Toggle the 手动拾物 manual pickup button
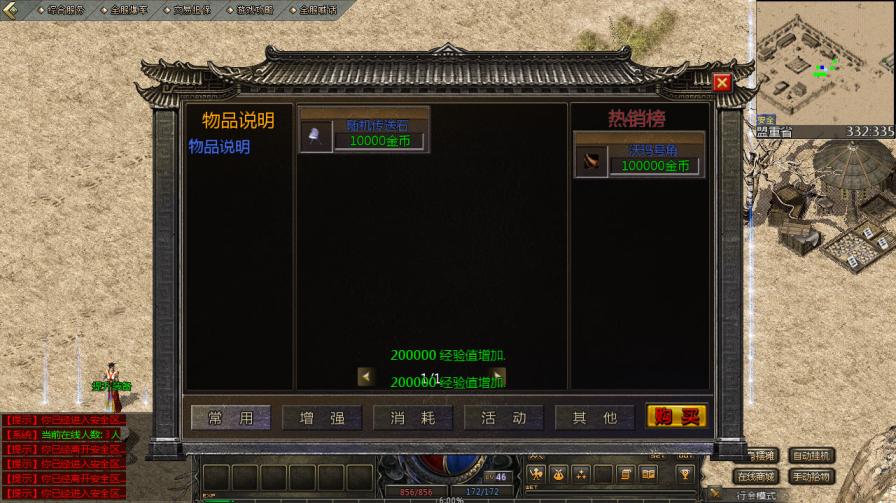The width and height of the screenshot is (896, 503). click(811, 477)
